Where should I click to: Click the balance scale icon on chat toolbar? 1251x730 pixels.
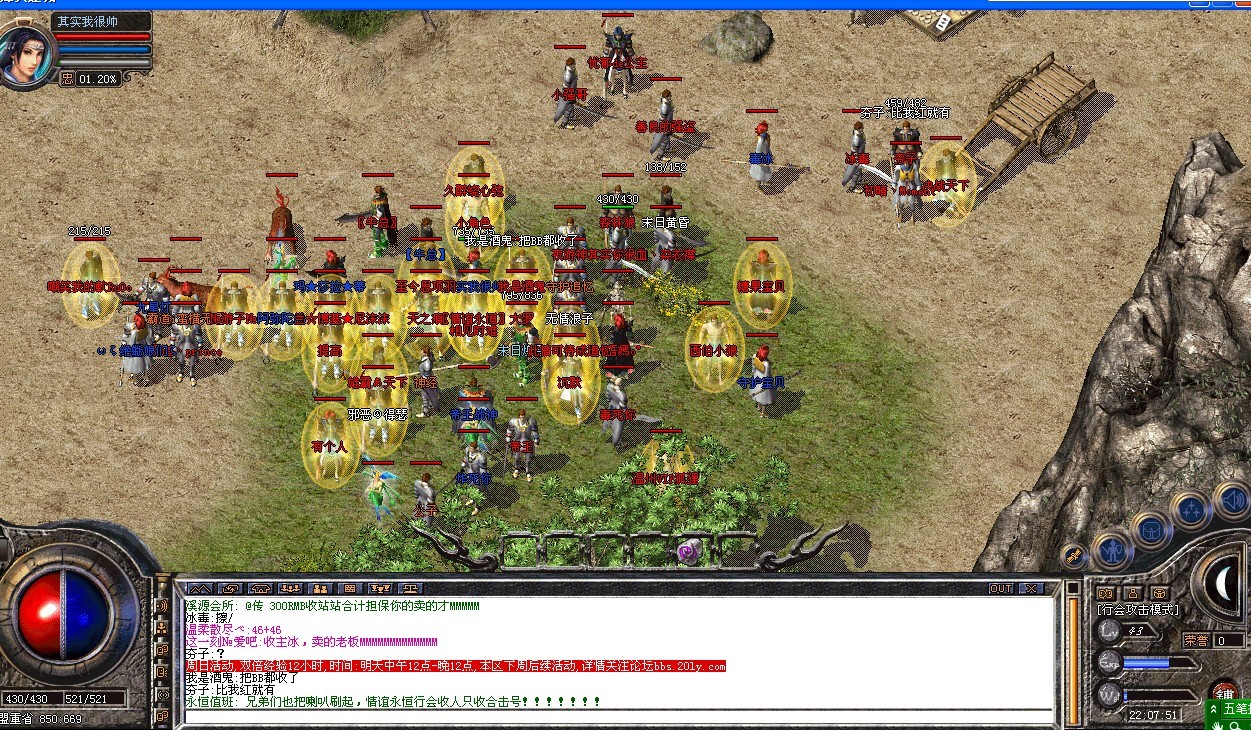(410, 589)
